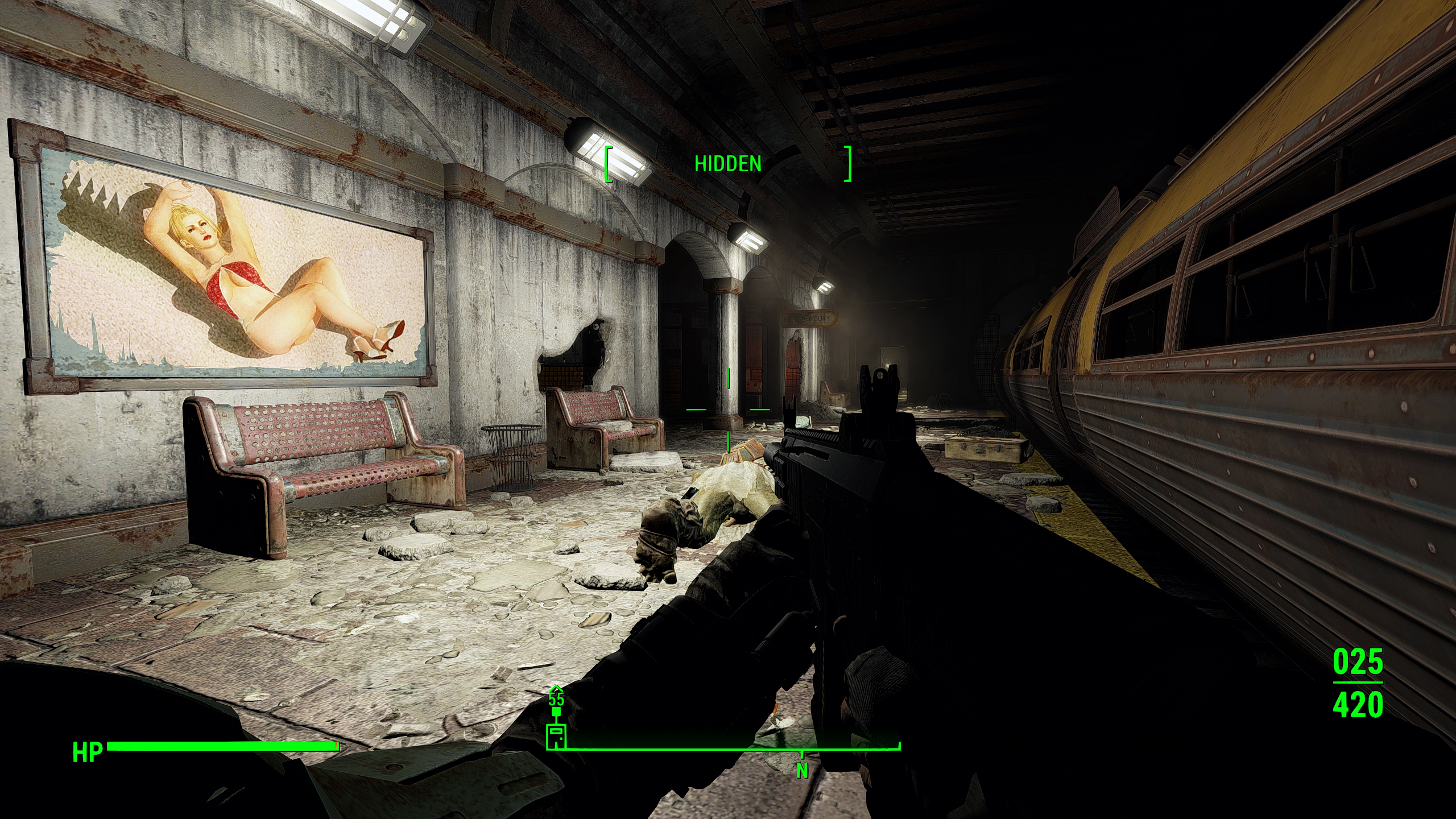Click the quest marker icon on the compass

556,736
